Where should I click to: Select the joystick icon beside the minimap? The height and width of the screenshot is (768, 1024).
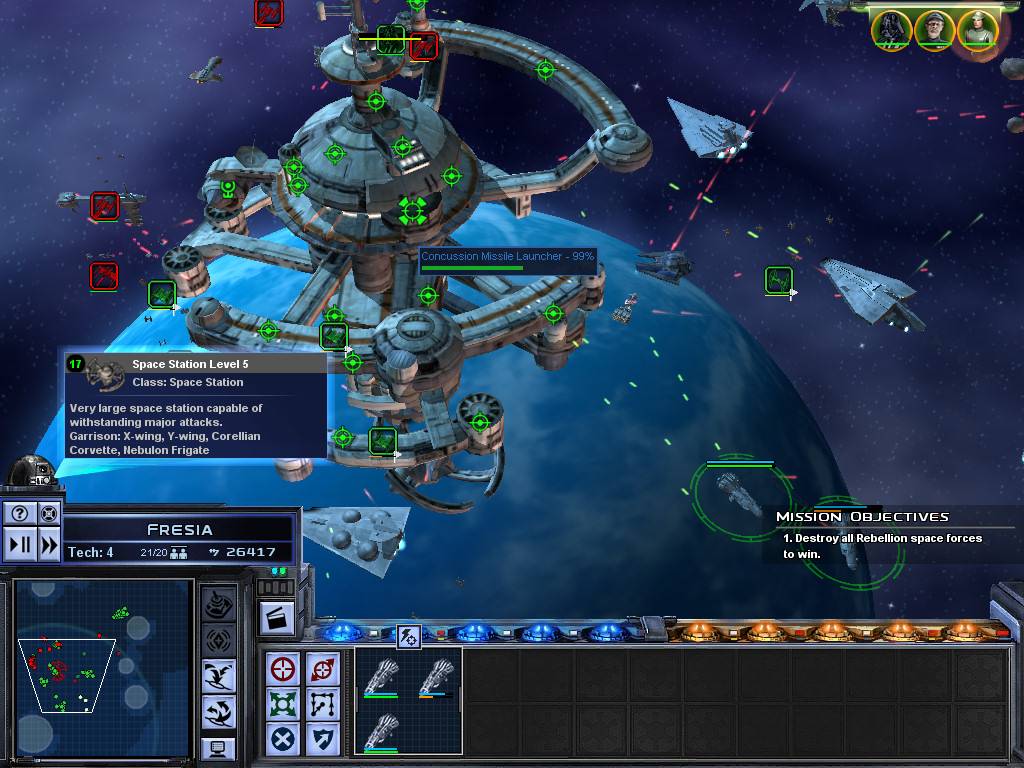[219, 604]
